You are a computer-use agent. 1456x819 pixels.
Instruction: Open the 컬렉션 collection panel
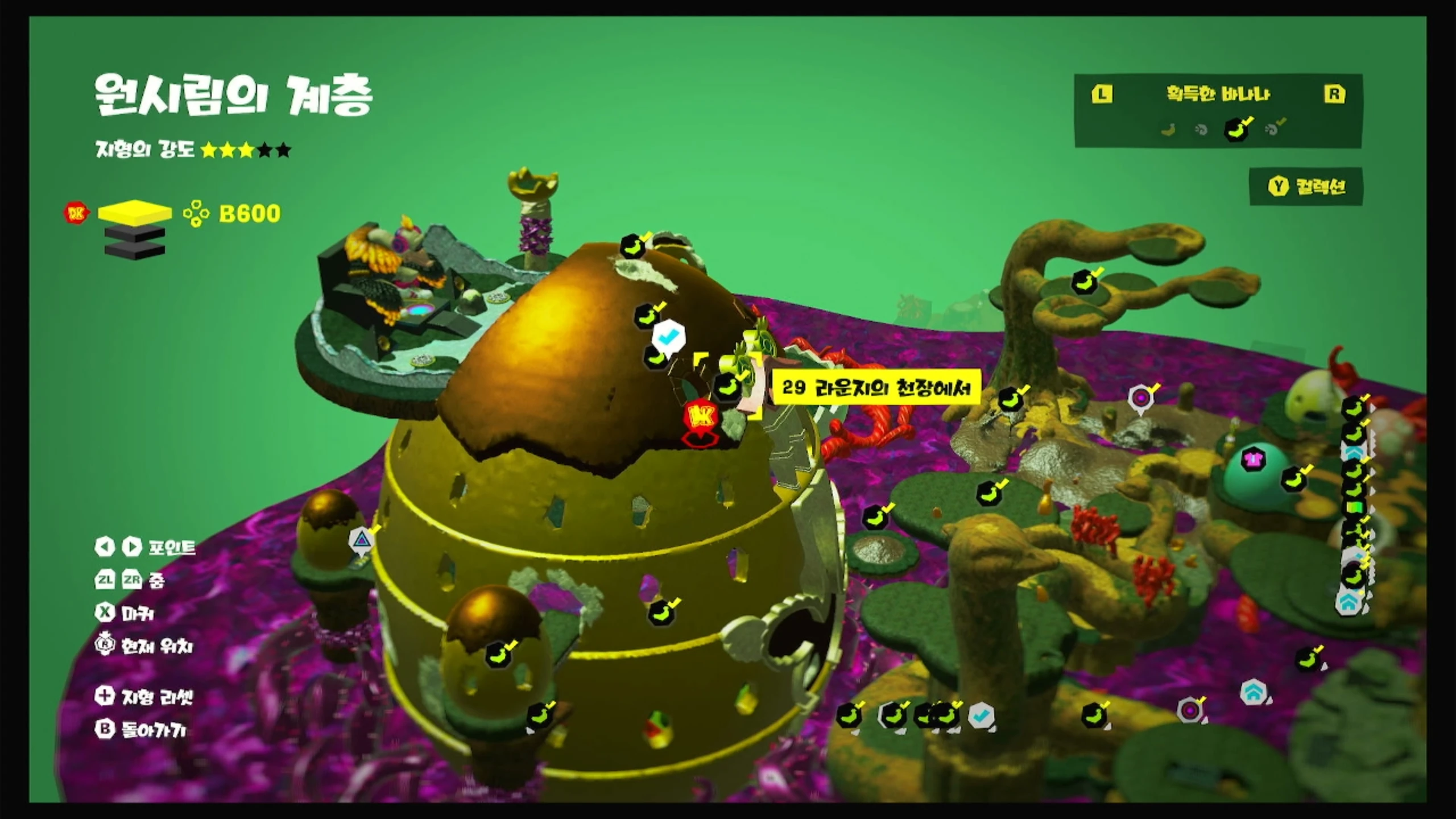1306,187
